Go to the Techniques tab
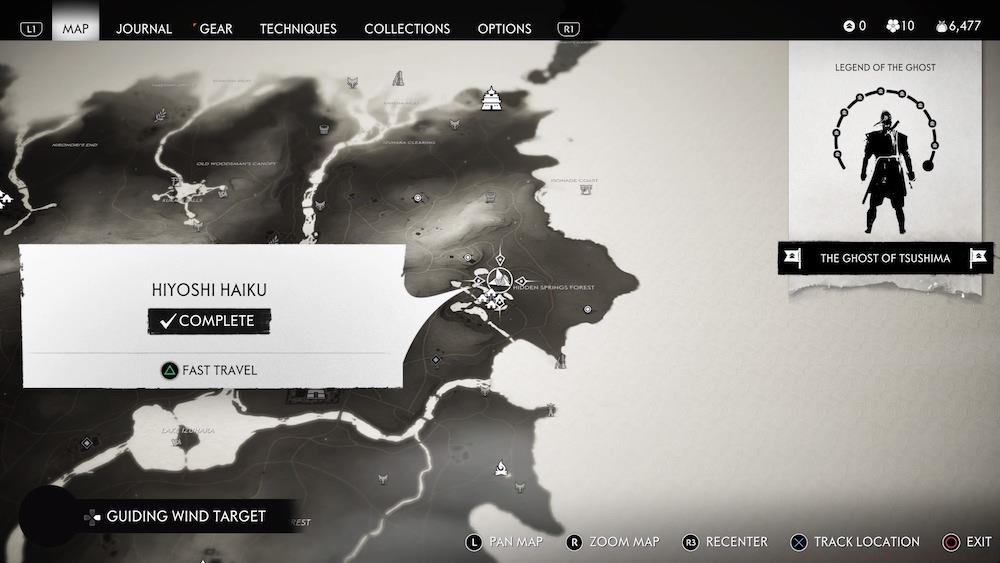 (x=298, y=29)
